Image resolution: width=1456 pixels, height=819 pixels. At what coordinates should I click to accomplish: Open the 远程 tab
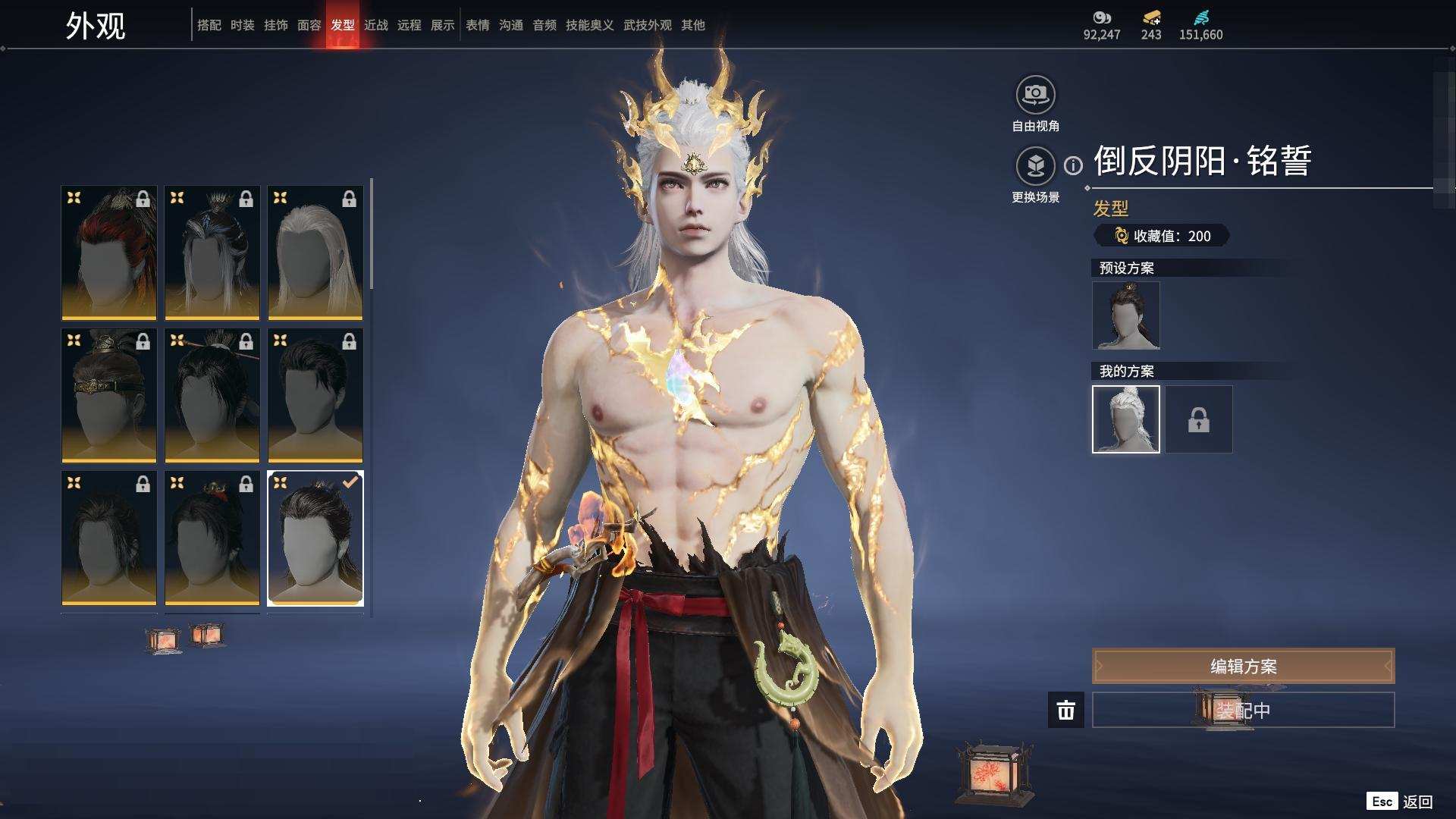coord(409,25)
